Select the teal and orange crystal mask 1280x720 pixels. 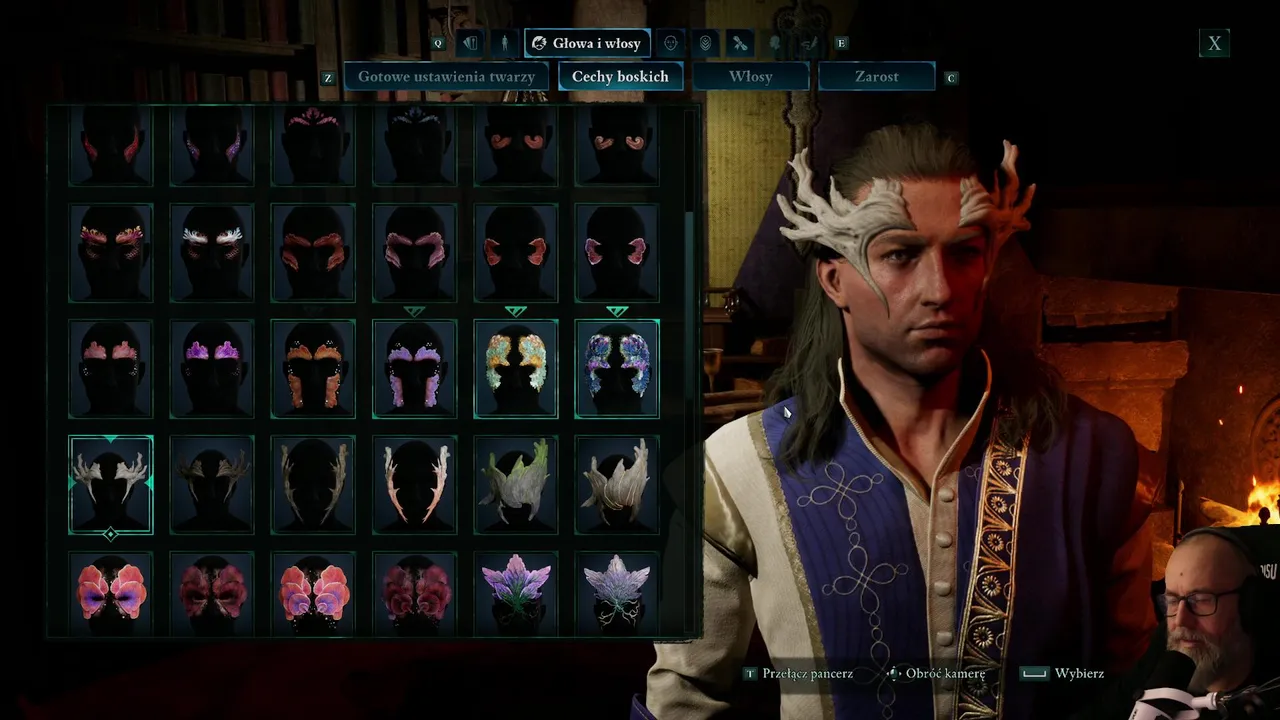pyautogui.click(x=516, y=369)
